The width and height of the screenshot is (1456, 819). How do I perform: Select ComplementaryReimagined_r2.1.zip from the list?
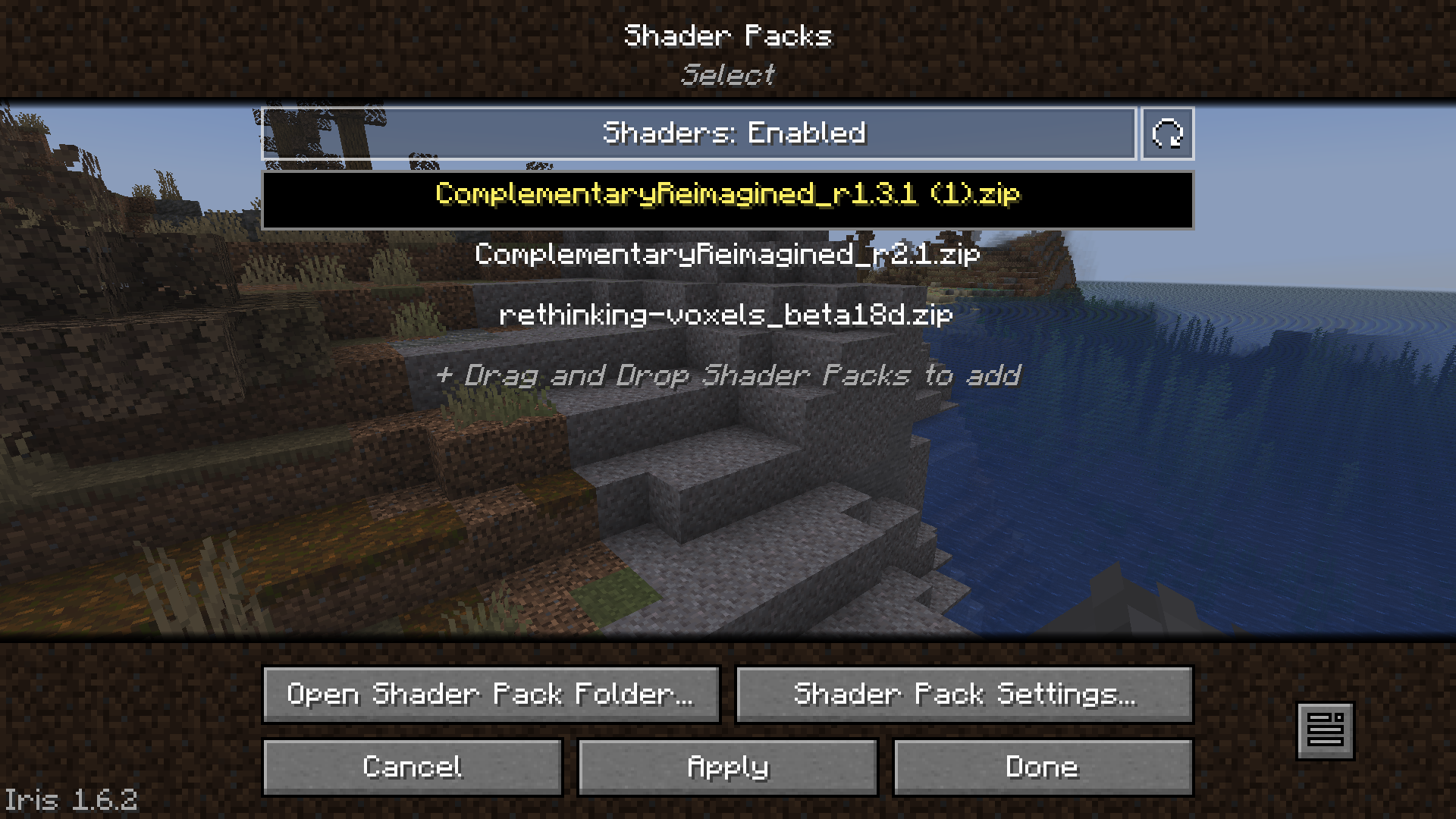(728, 256)
